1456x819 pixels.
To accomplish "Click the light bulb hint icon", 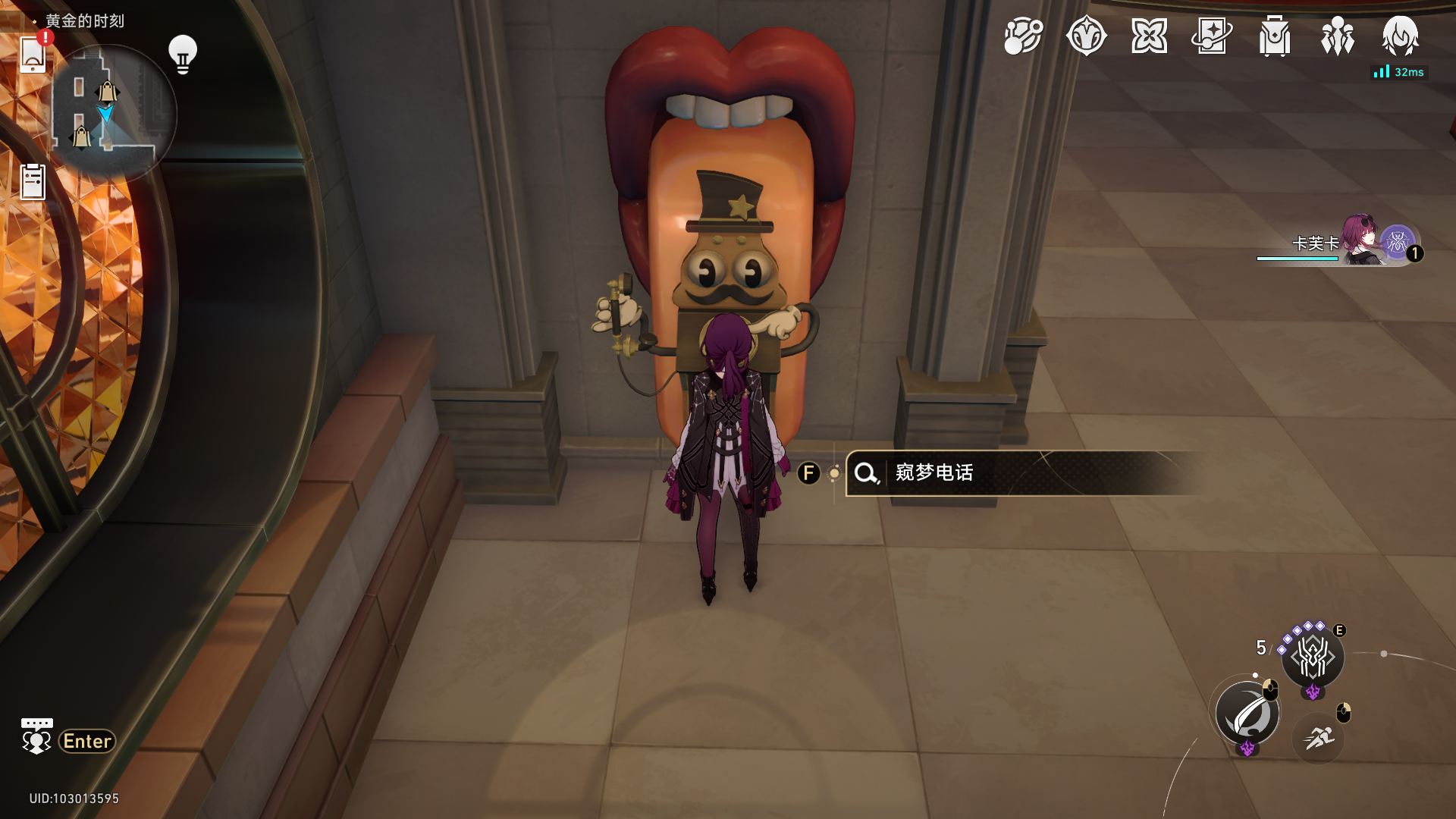I will (182, 54).
